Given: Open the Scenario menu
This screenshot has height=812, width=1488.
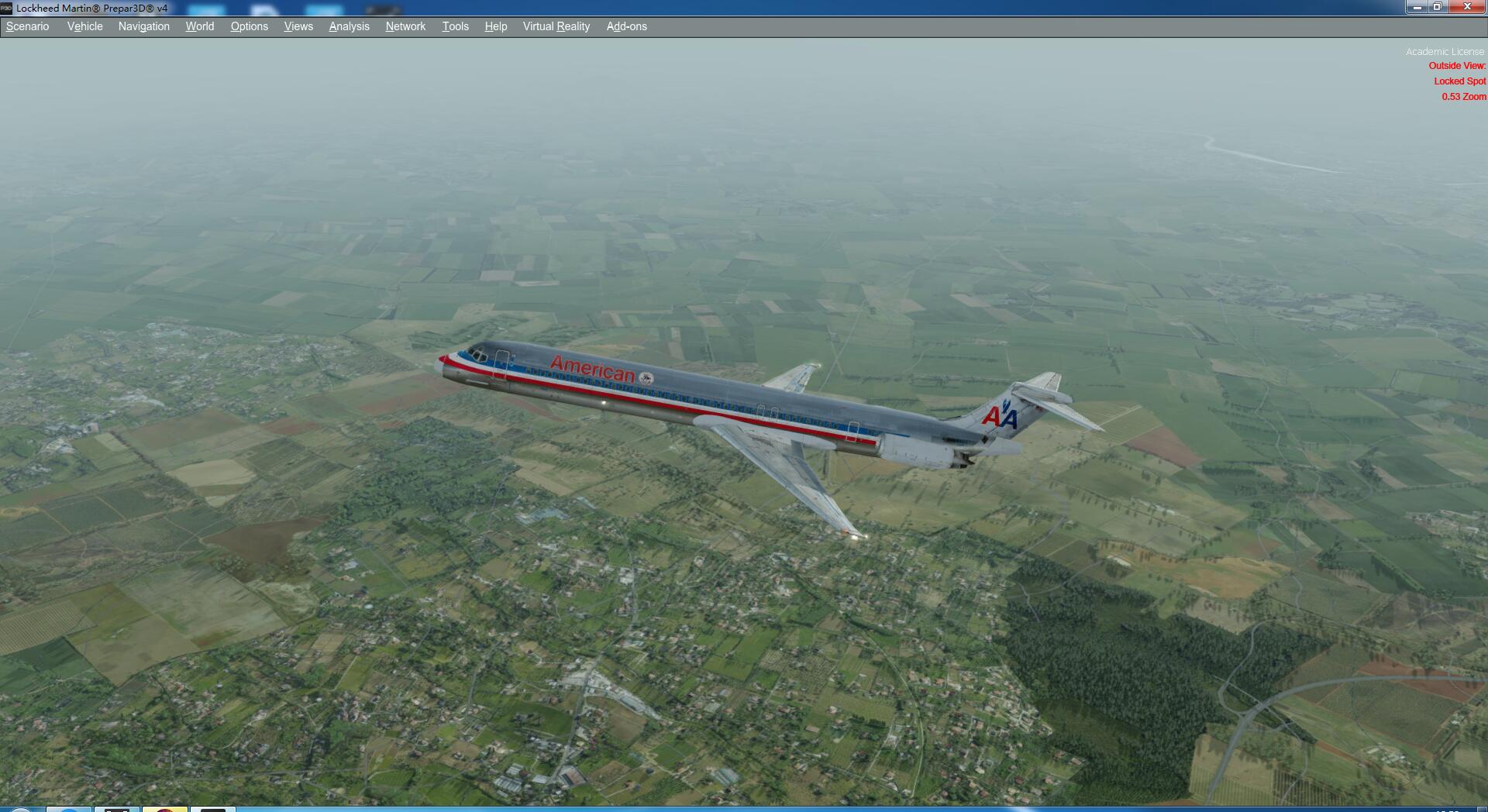Looking at the screenshot, I should pos(28,26).
